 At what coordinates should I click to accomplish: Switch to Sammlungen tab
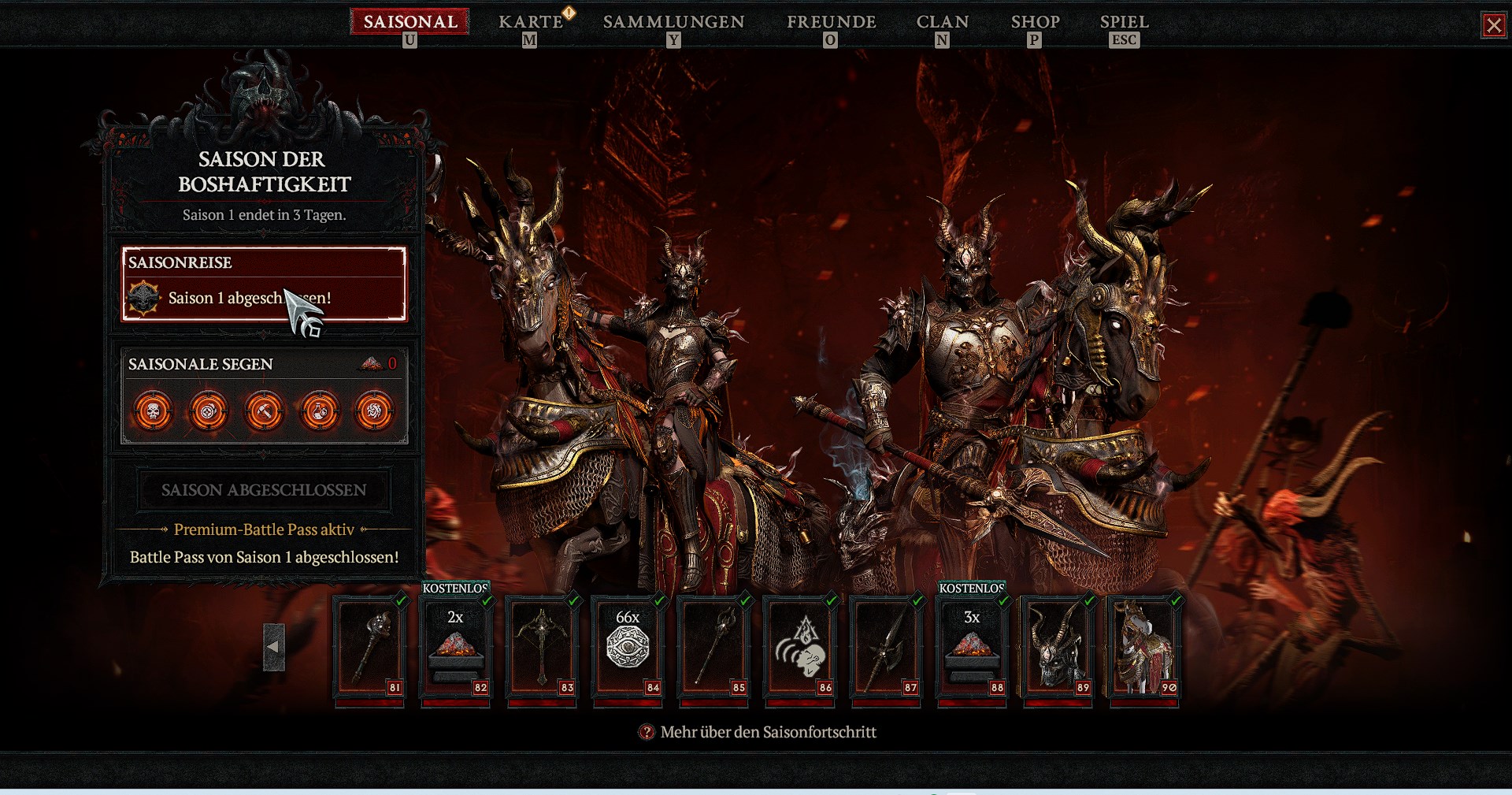[x=673, y=22]
